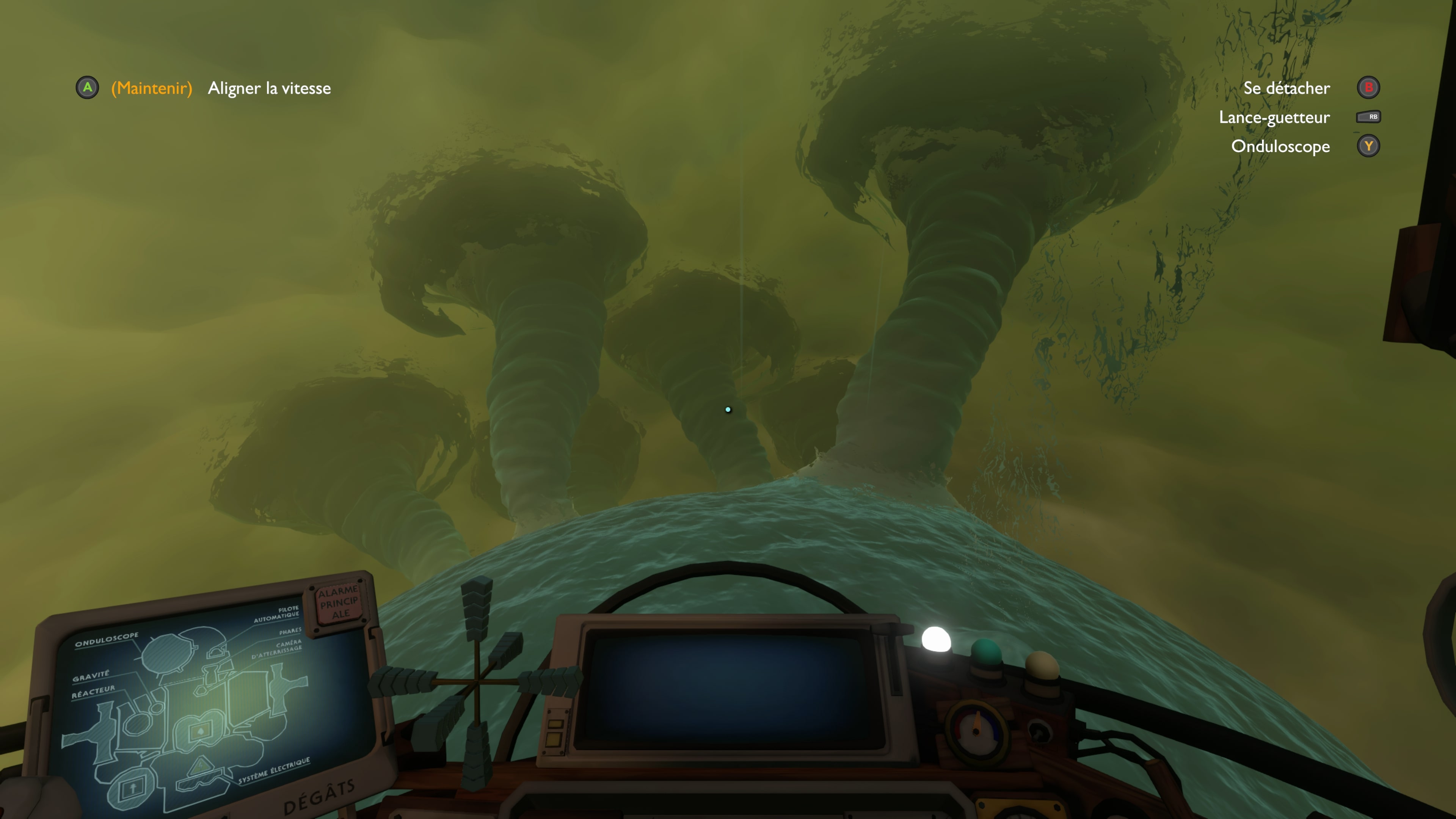
Task: Click the RB bumper icon beside Lance-guetteur
Action: (x=1368, y=117)
